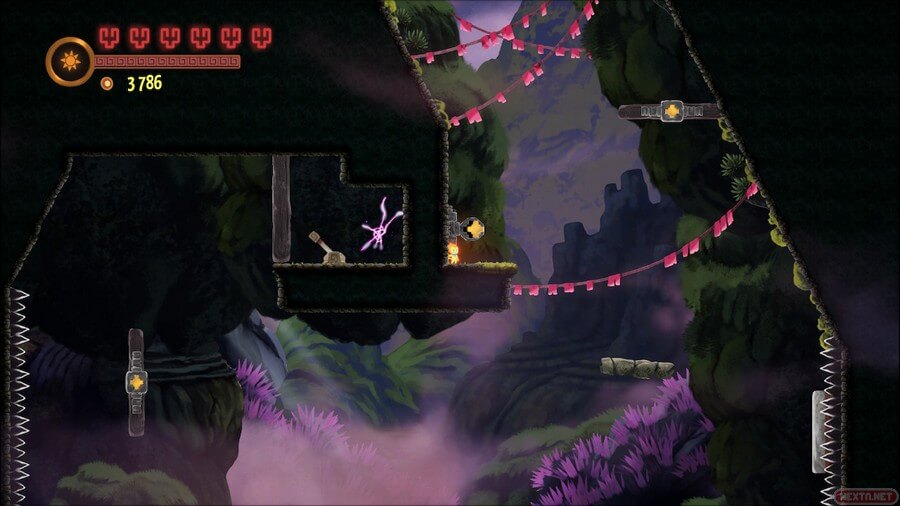Click the golden sun emblem icon
Viewport: 900px width, 506px height.
[x=70, y=61]
